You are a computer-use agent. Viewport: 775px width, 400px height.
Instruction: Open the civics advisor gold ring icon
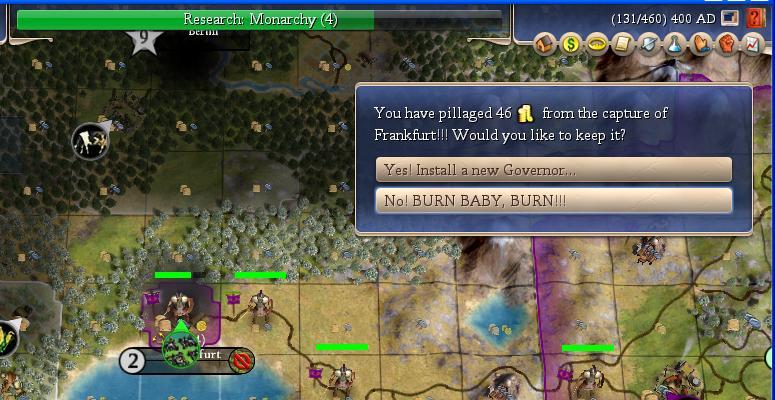coord(597,43)
